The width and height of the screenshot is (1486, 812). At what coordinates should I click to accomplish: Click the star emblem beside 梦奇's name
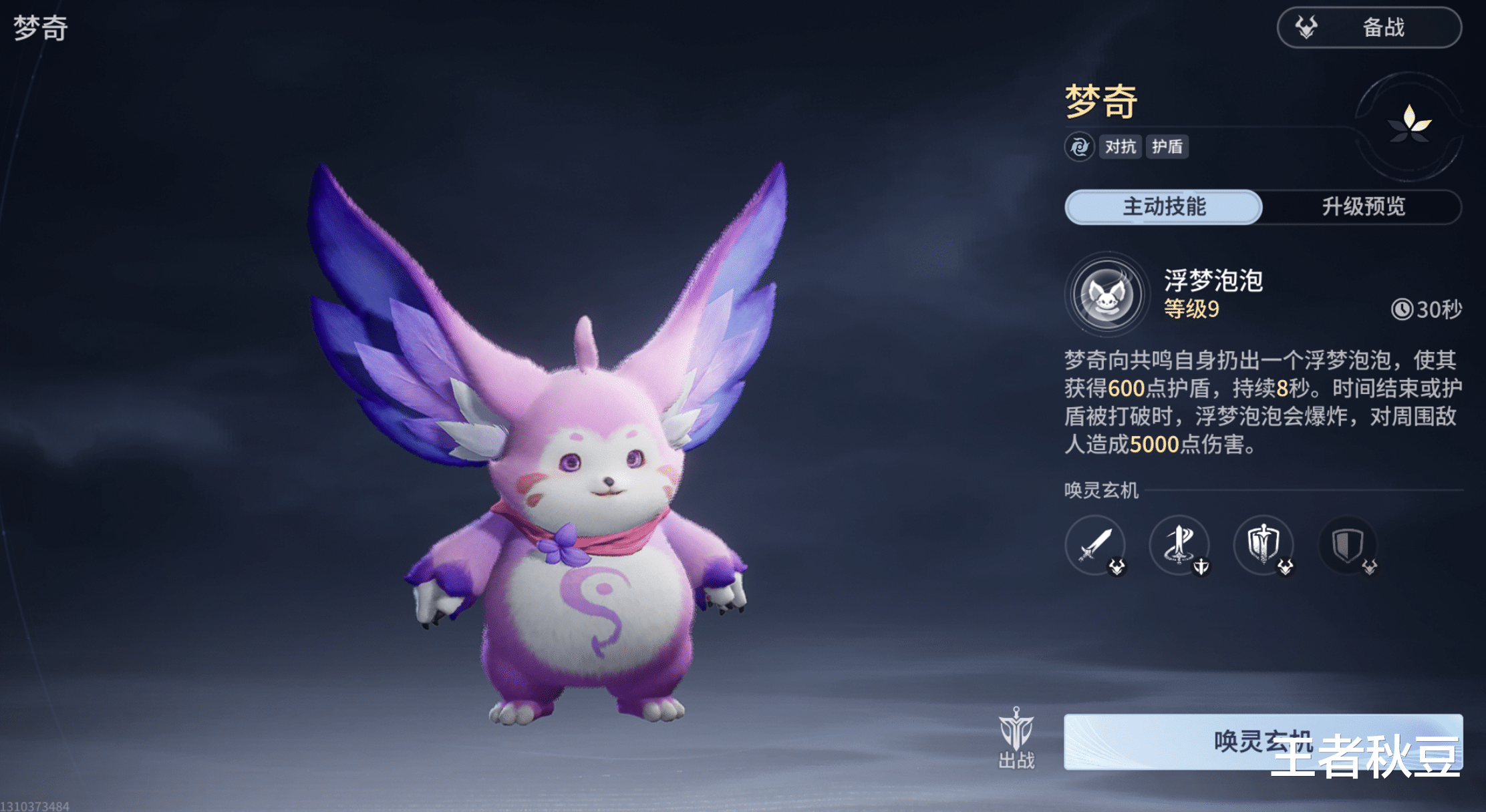(x=1409, y=124)
